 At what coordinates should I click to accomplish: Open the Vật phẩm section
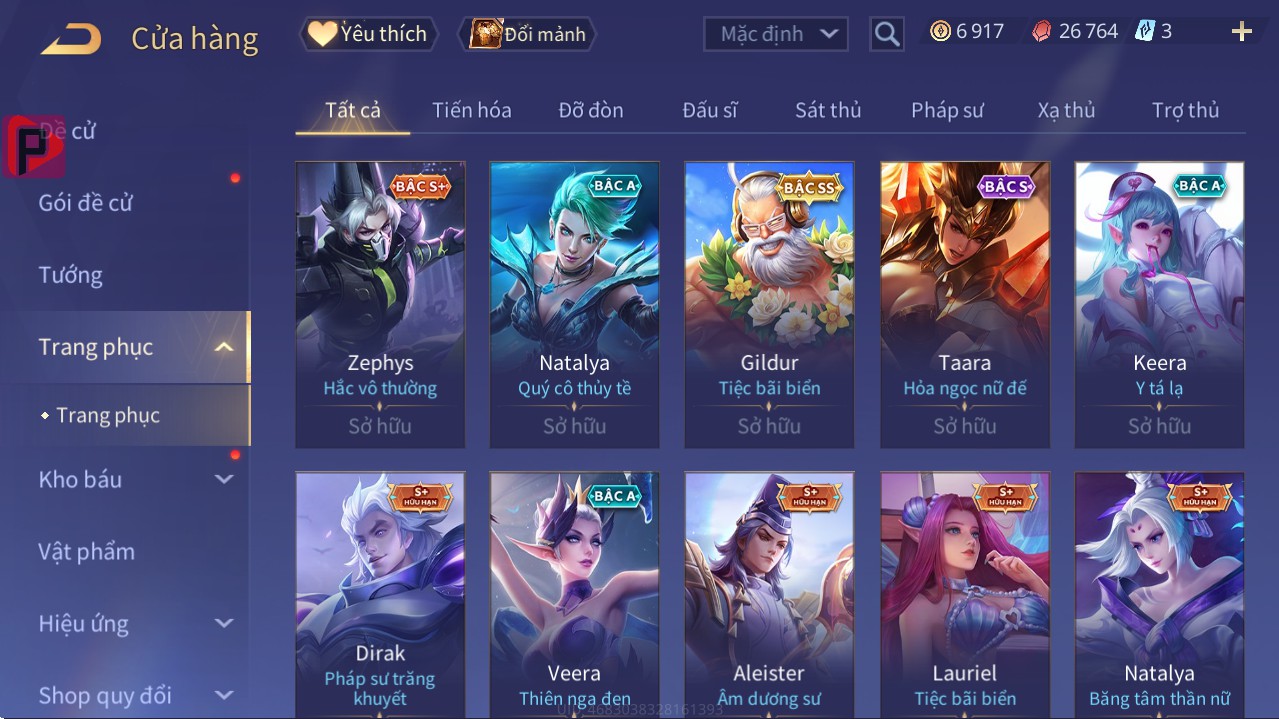click(87, 551)
